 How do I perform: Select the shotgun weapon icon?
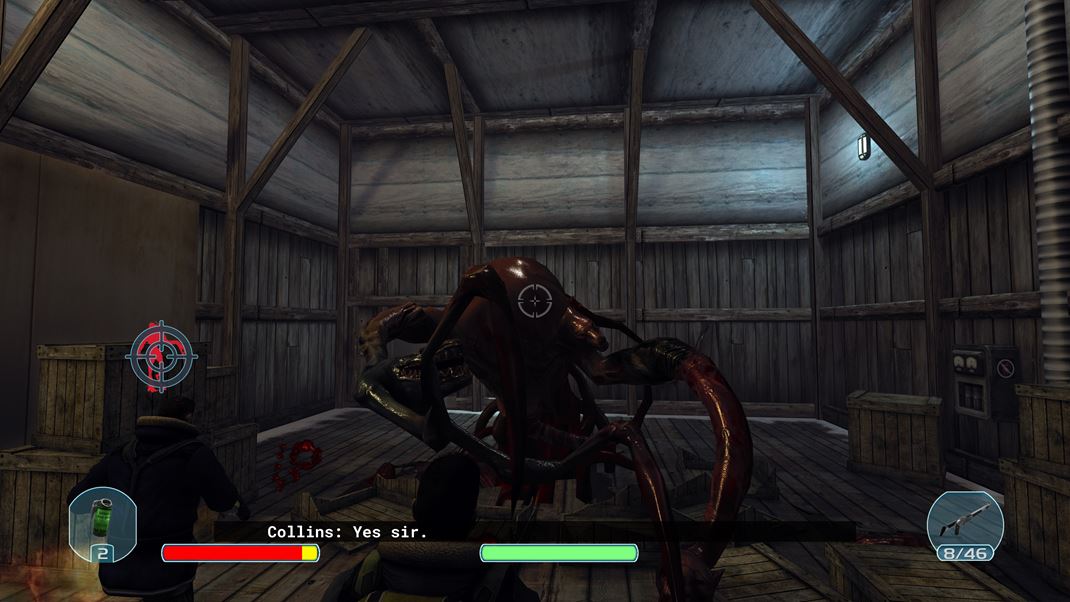tap(964, 520)
